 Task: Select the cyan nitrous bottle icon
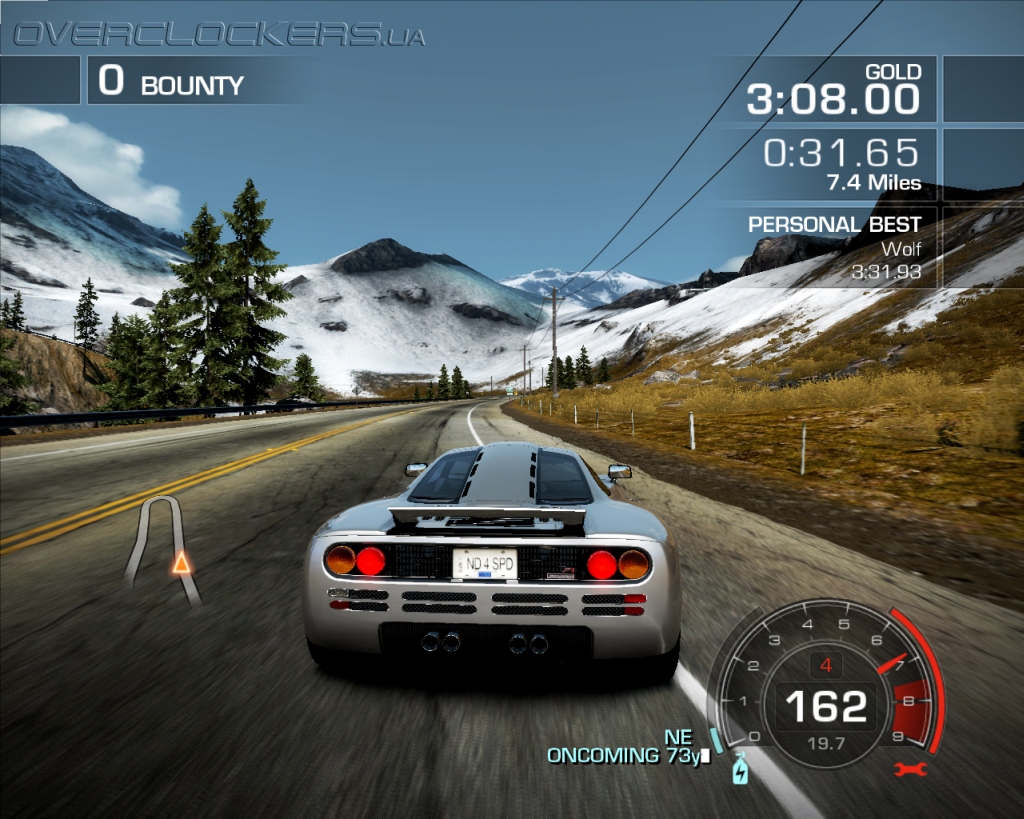740,770
